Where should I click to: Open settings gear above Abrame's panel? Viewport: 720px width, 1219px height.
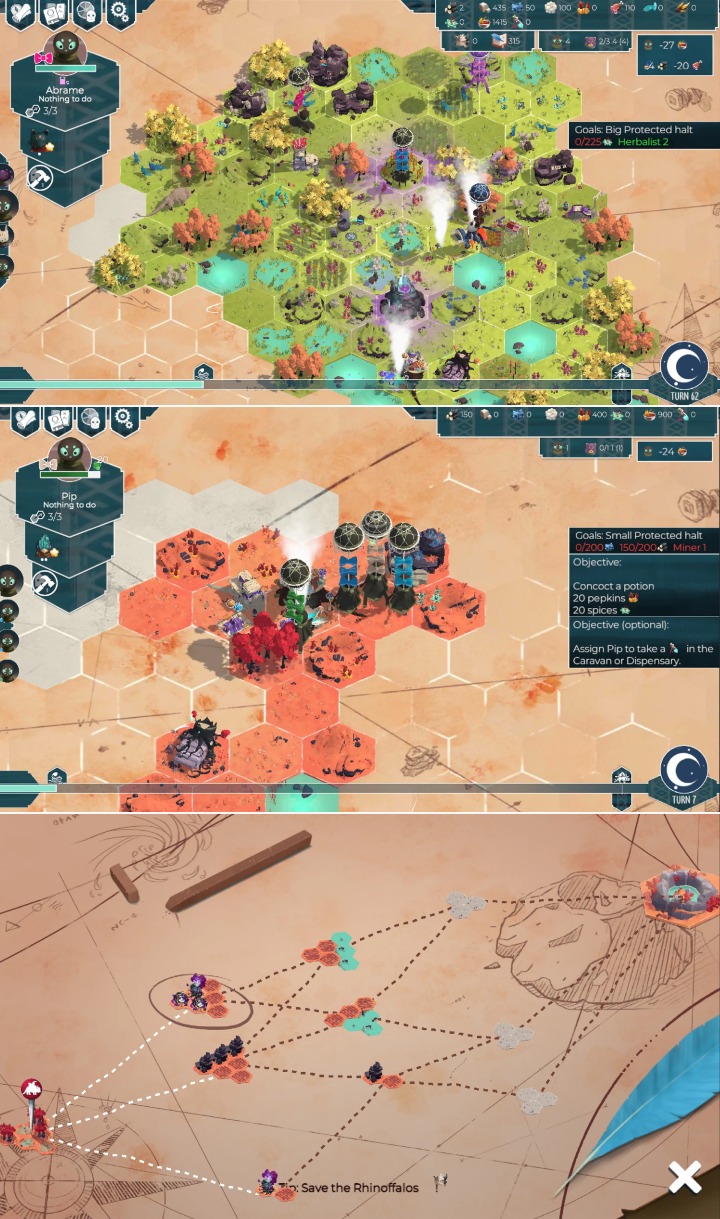coord(120,12)
